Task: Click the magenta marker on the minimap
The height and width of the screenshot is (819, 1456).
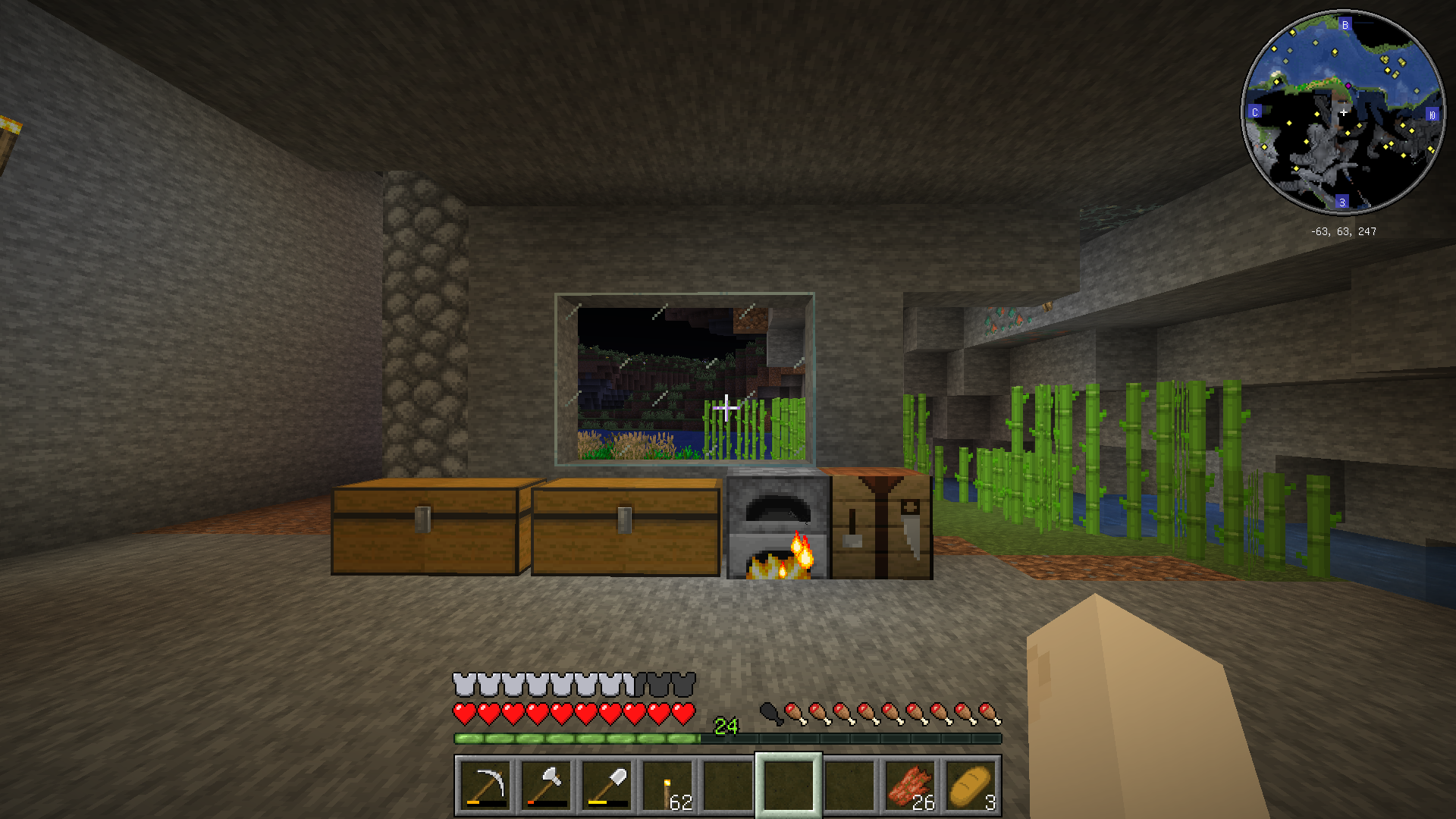Action: (x=1348, y=86)
